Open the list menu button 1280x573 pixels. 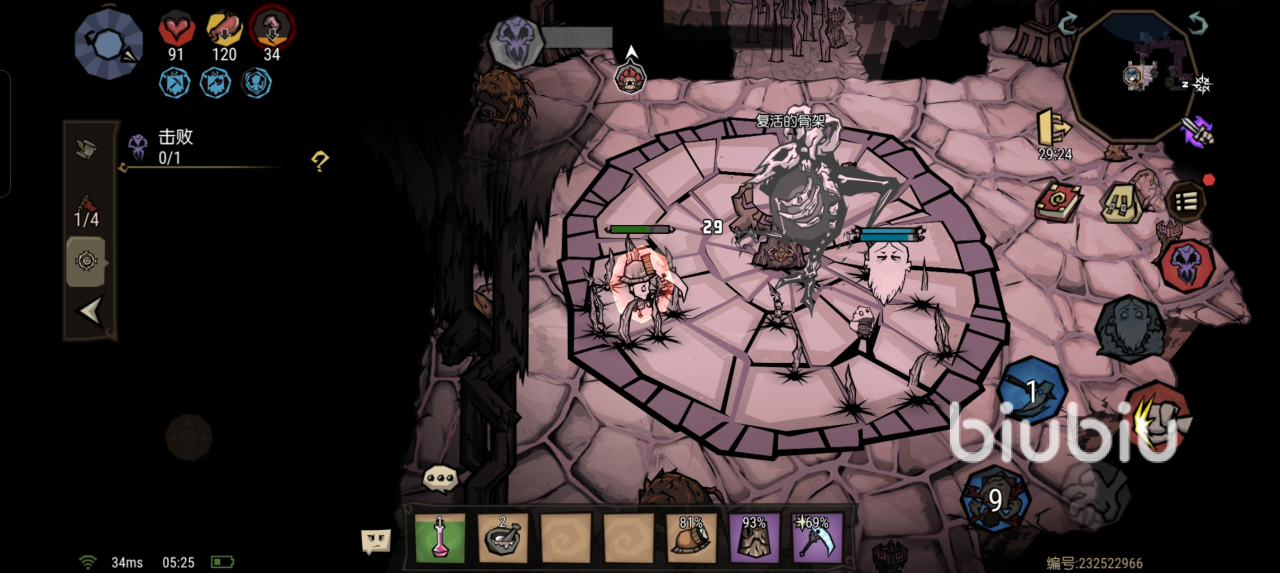[1186, 202]
